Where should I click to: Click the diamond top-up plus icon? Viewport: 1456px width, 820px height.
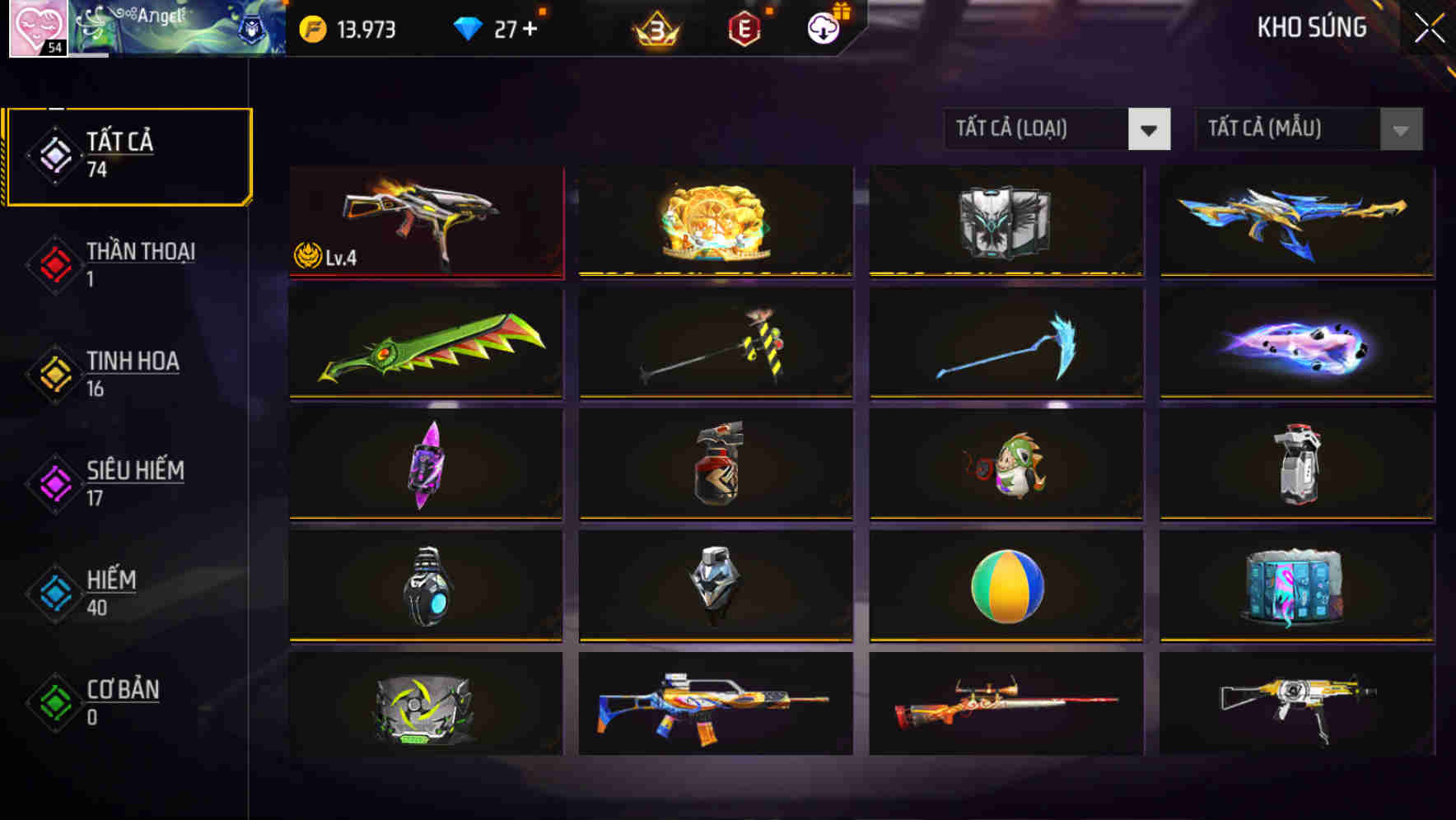(x=531, y=27)
